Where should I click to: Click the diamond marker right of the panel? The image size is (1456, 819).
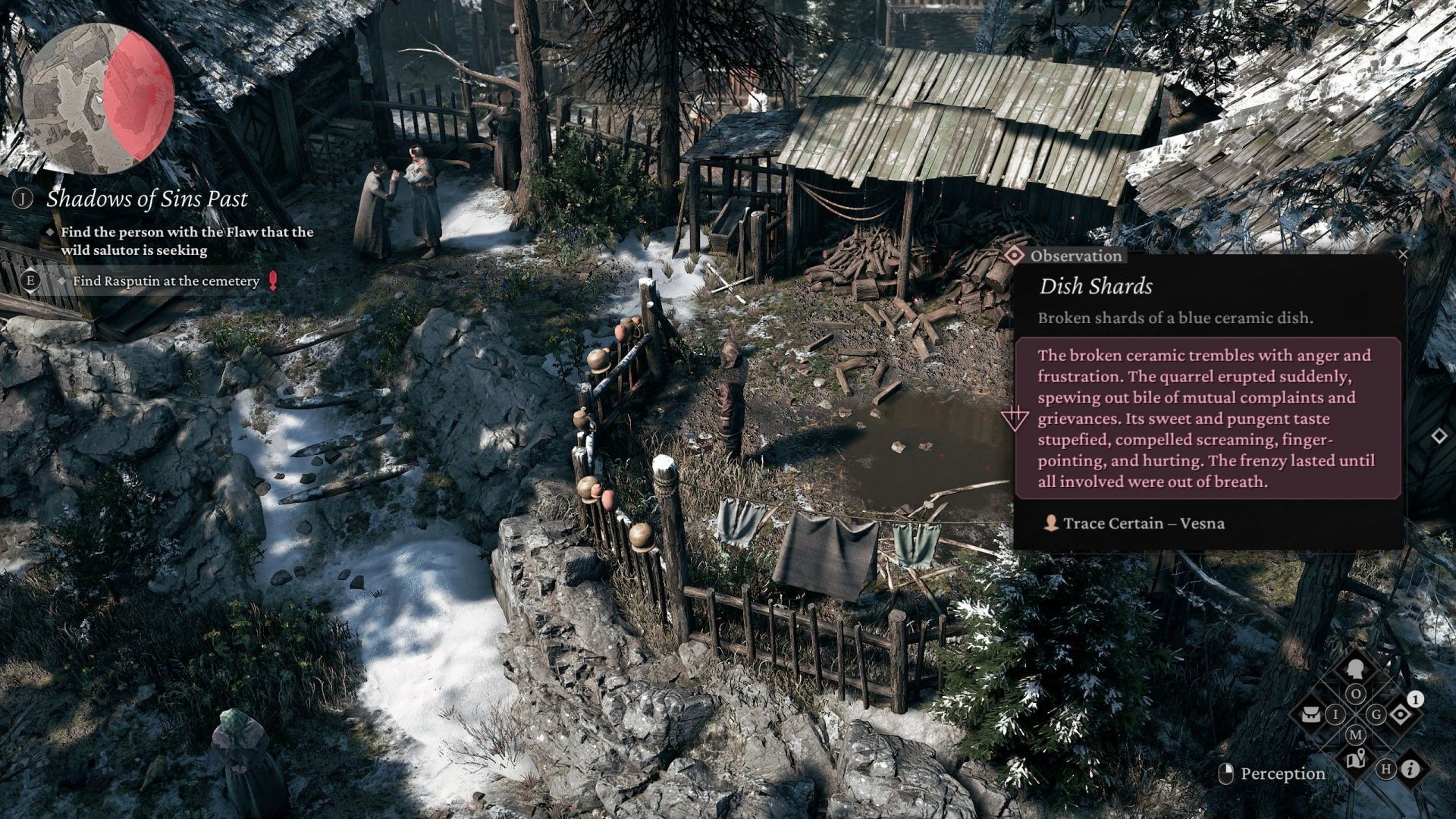click(x=1439, y=436)
